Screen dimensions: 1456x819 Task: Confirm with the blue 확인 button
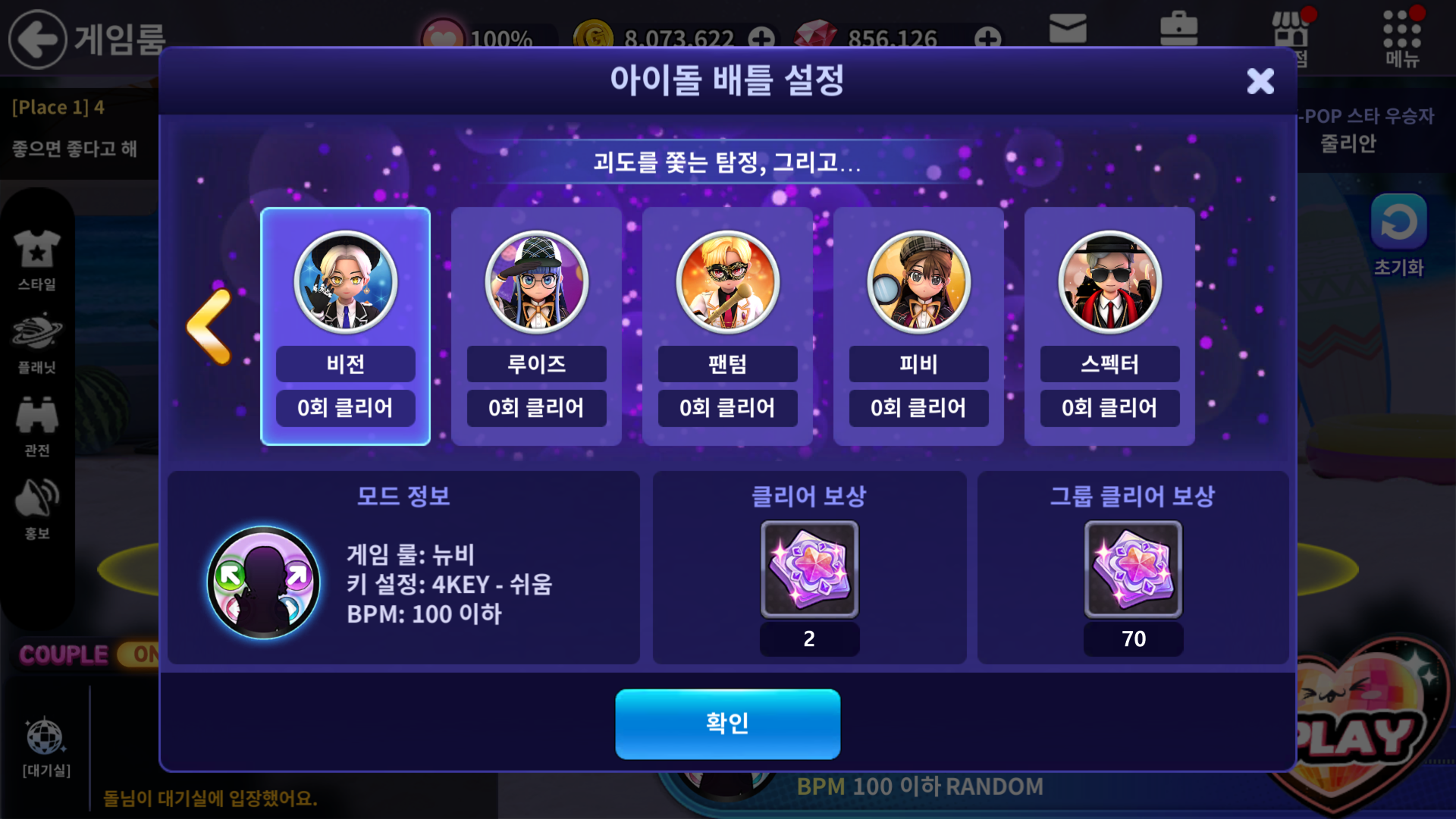727,723
